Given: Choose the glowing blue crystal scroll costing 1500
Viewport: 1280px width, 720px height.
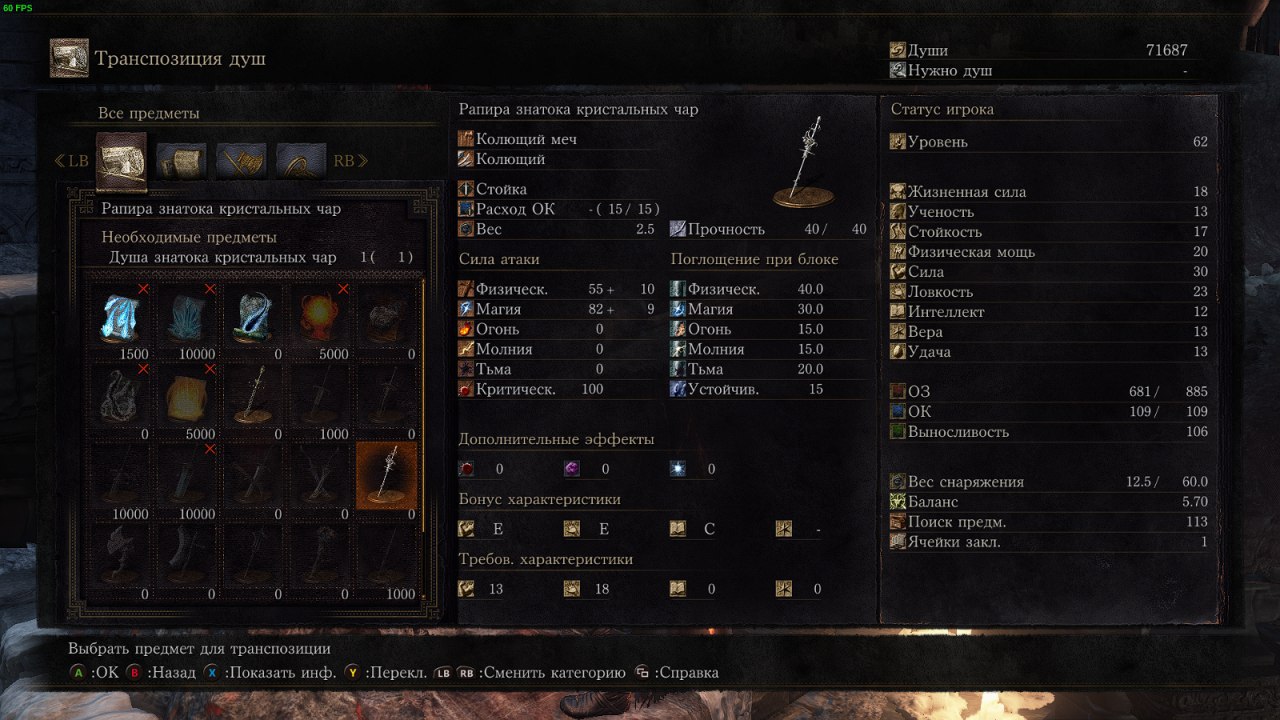Looking at the screenshot, I should (120, 315).
